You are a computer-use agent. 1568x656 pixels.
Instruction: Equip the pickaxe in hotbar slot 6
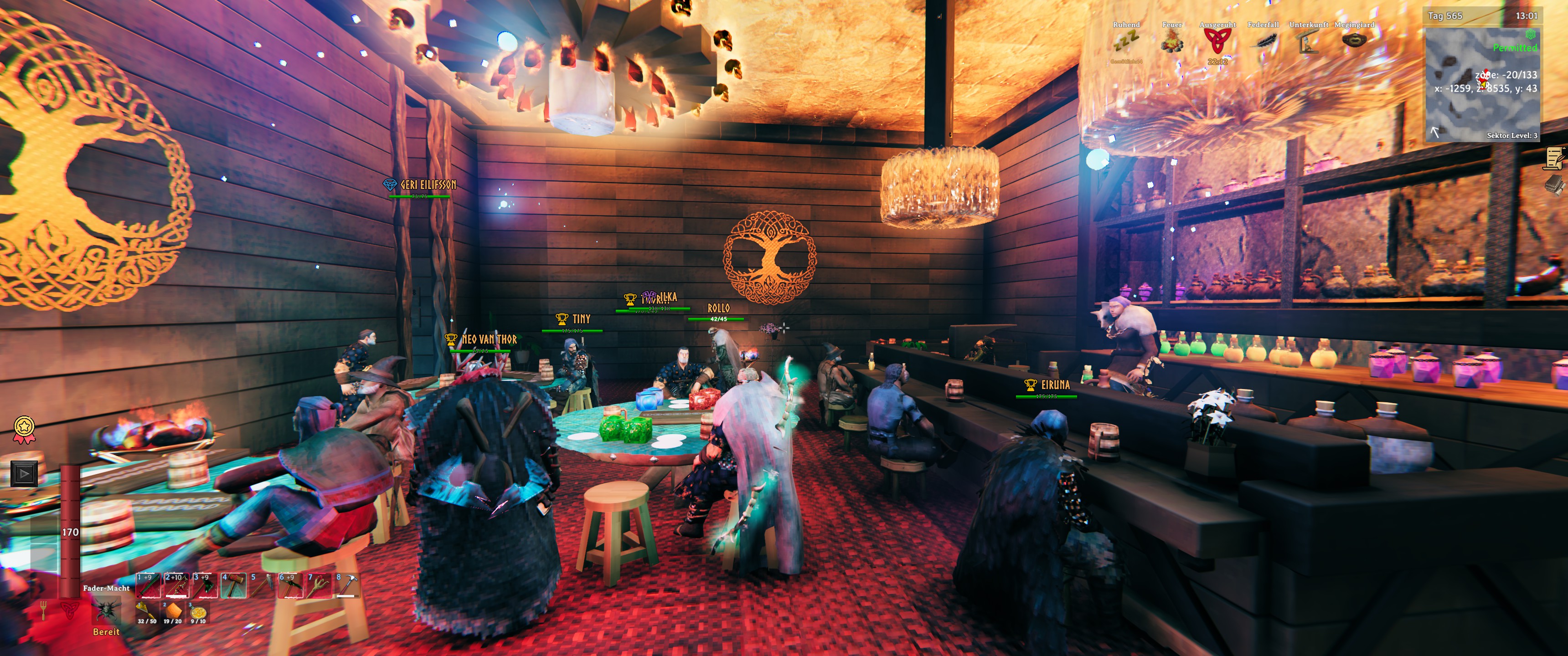point(290,585)
